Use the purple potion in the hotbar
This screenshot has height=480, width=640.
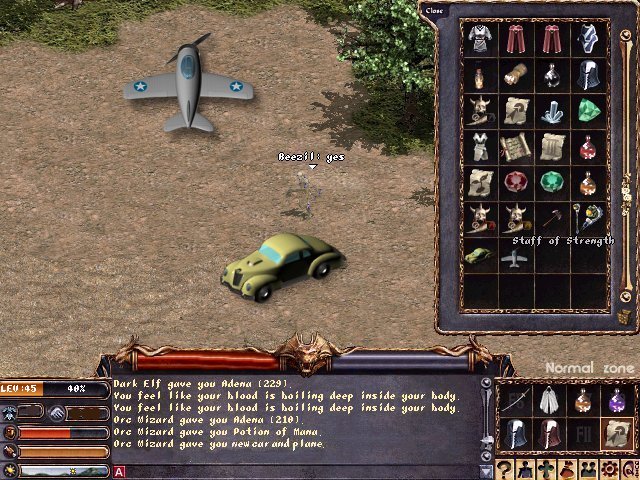[619, 401]
